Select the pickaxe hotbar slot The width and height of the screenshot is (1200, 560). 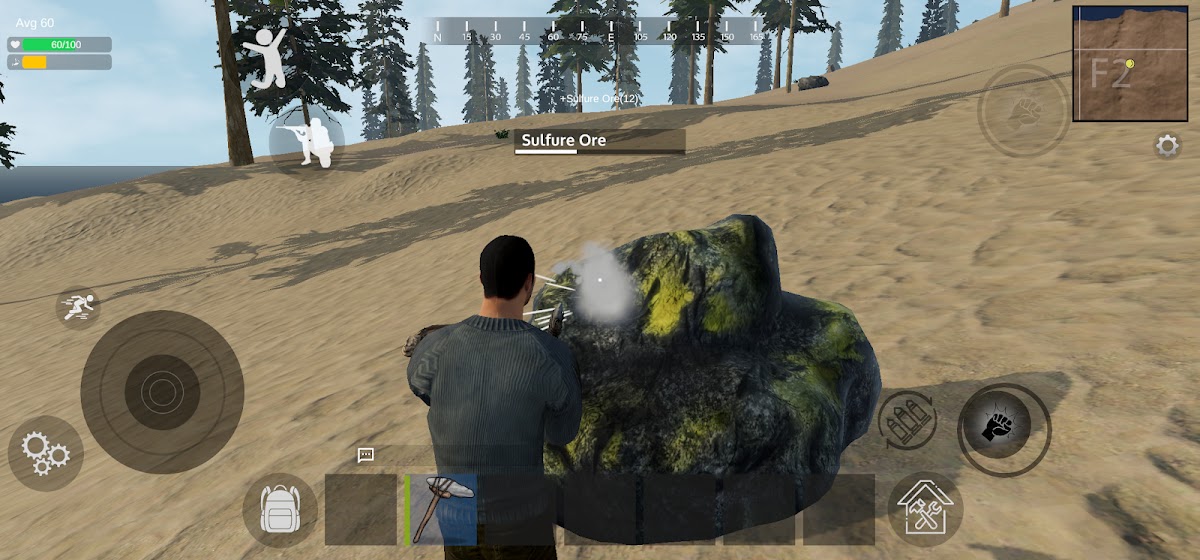point(442,509)
